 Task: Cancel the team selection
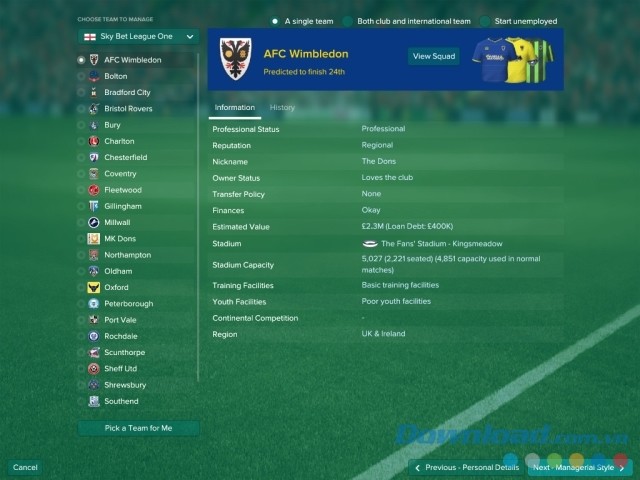click(25, 467)
